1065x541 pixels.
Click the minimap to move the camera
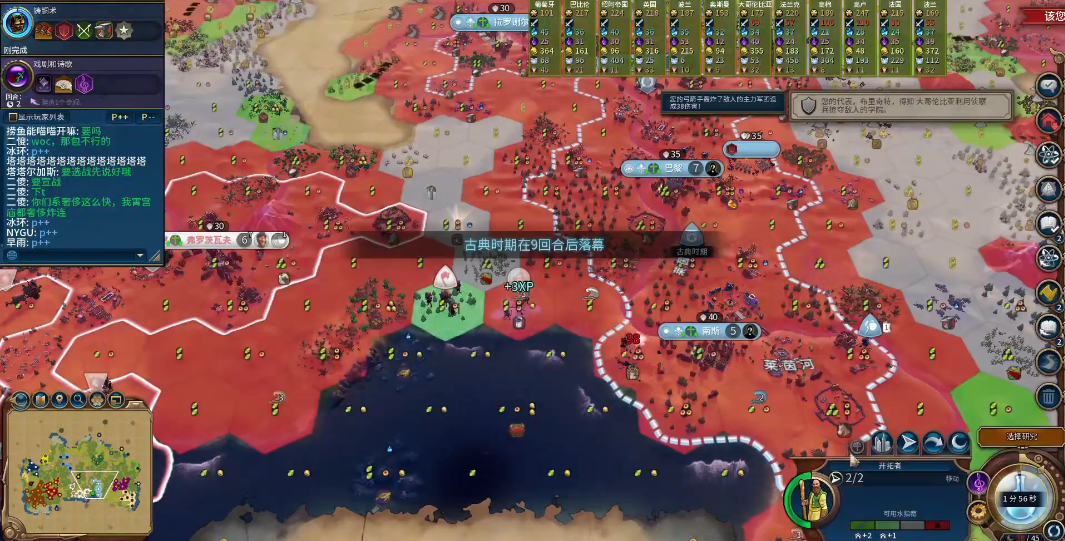pos(75,468)
